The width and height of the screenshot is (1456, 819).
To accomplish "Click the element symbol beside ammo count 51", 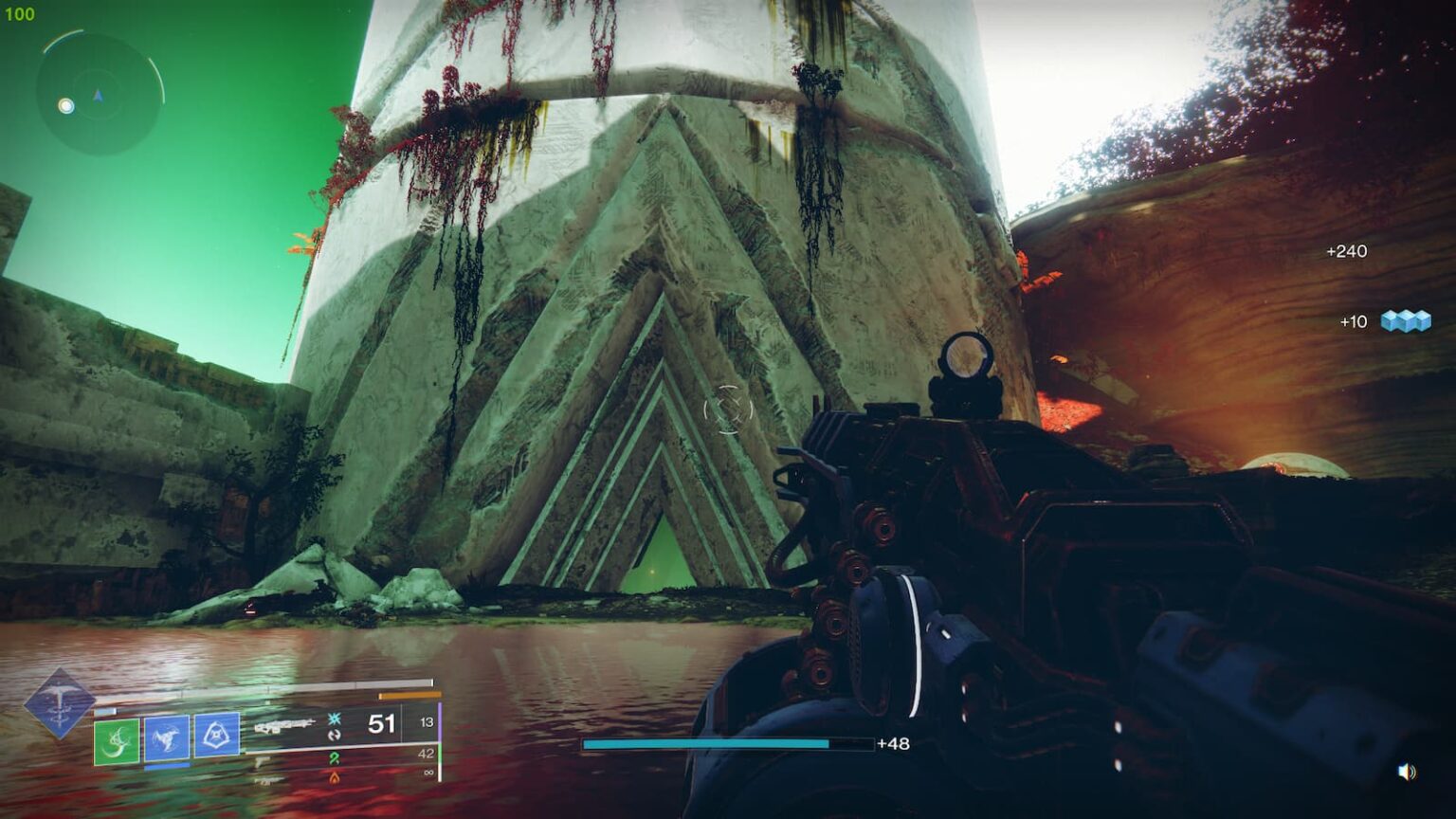I will coord(335,719).
